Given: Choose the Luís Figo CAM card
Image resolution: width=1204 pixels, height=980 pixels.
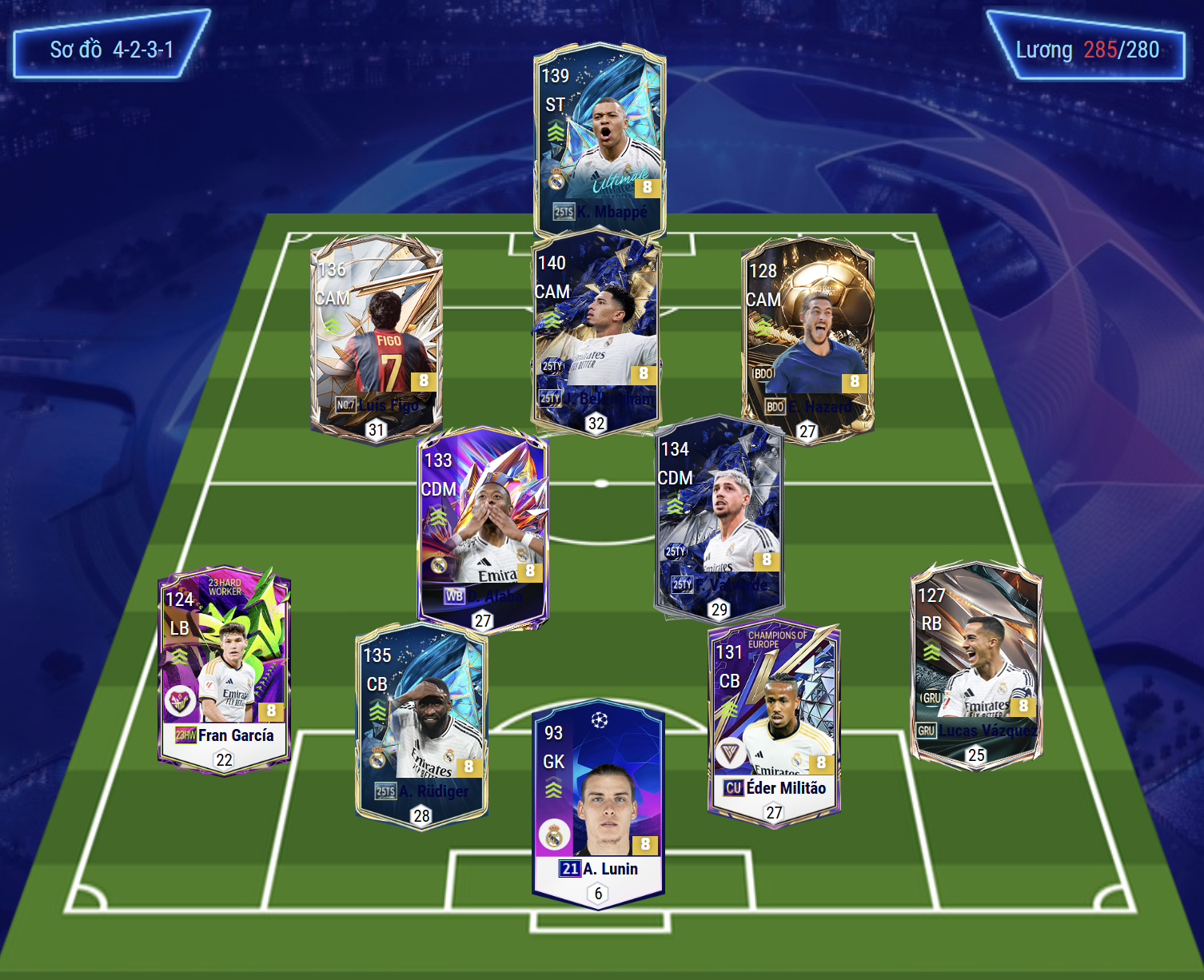Looking at the screenshot, I should pyautogui.click(x=376, y=336).
